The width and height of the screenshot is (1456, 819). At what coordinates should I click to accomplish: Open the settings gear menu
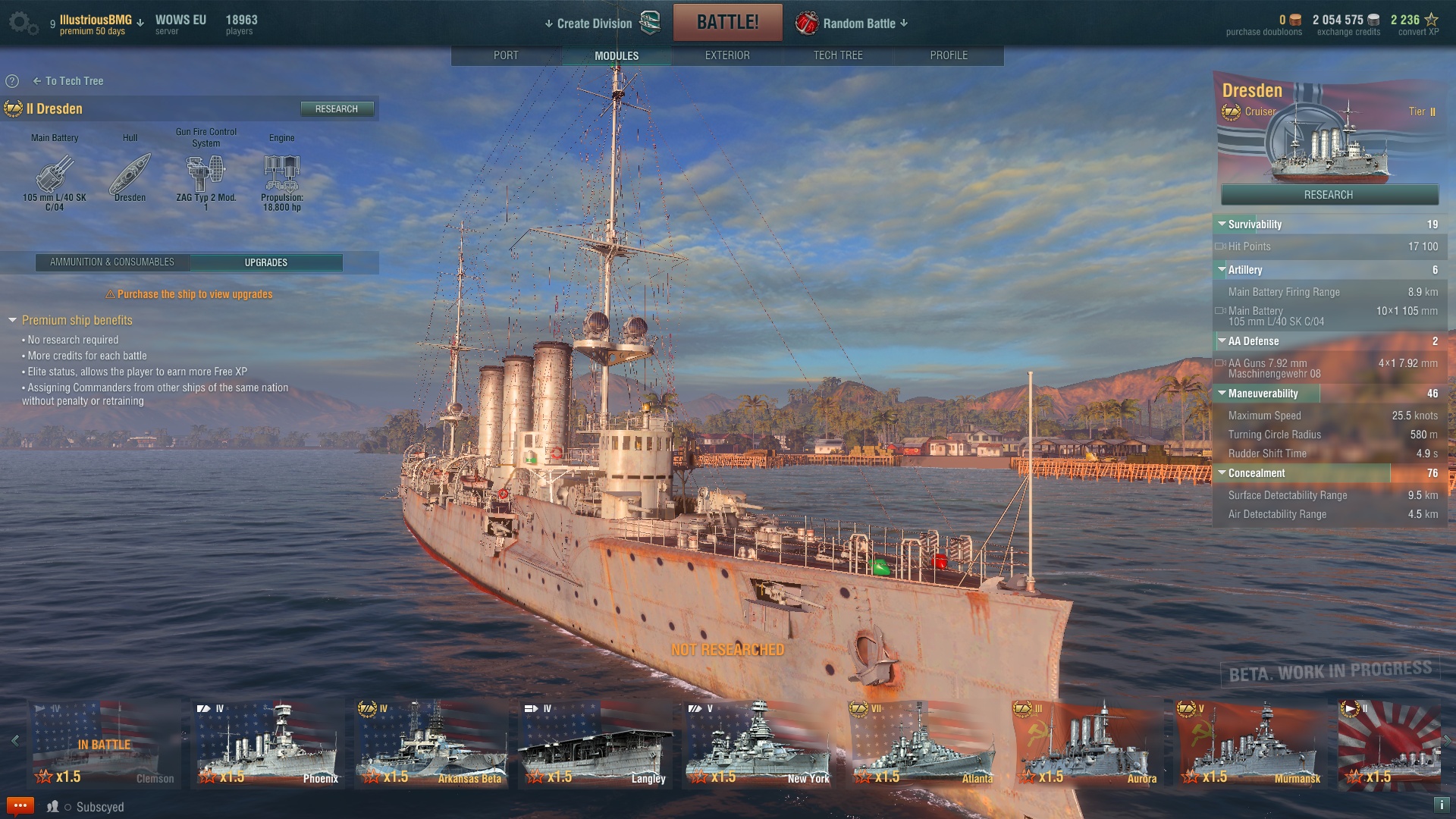pyautogui.click(x=22, y=23)
